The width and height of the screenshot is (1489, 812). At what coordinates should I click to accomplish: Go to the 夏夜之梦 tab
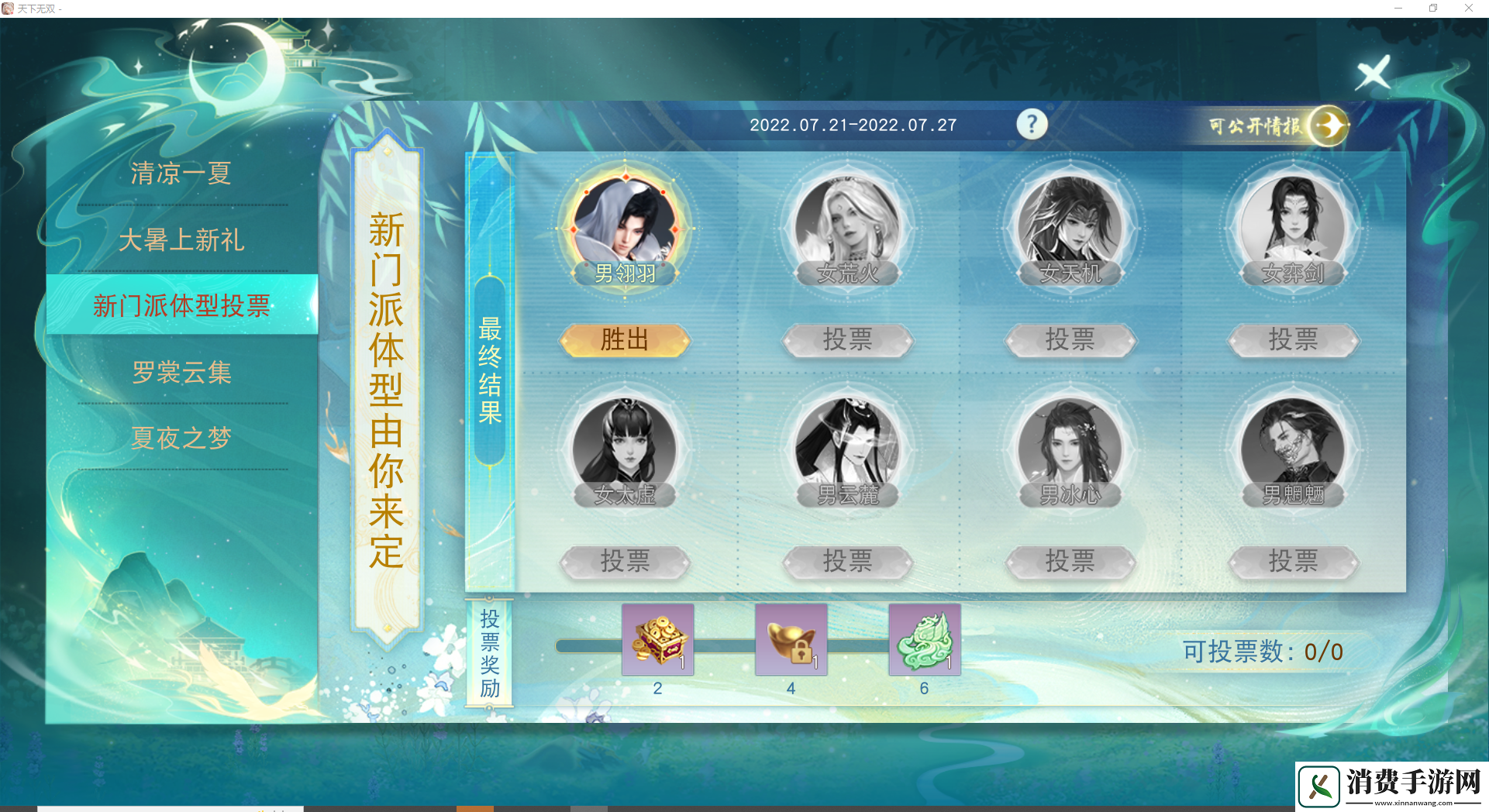(181, 439)
